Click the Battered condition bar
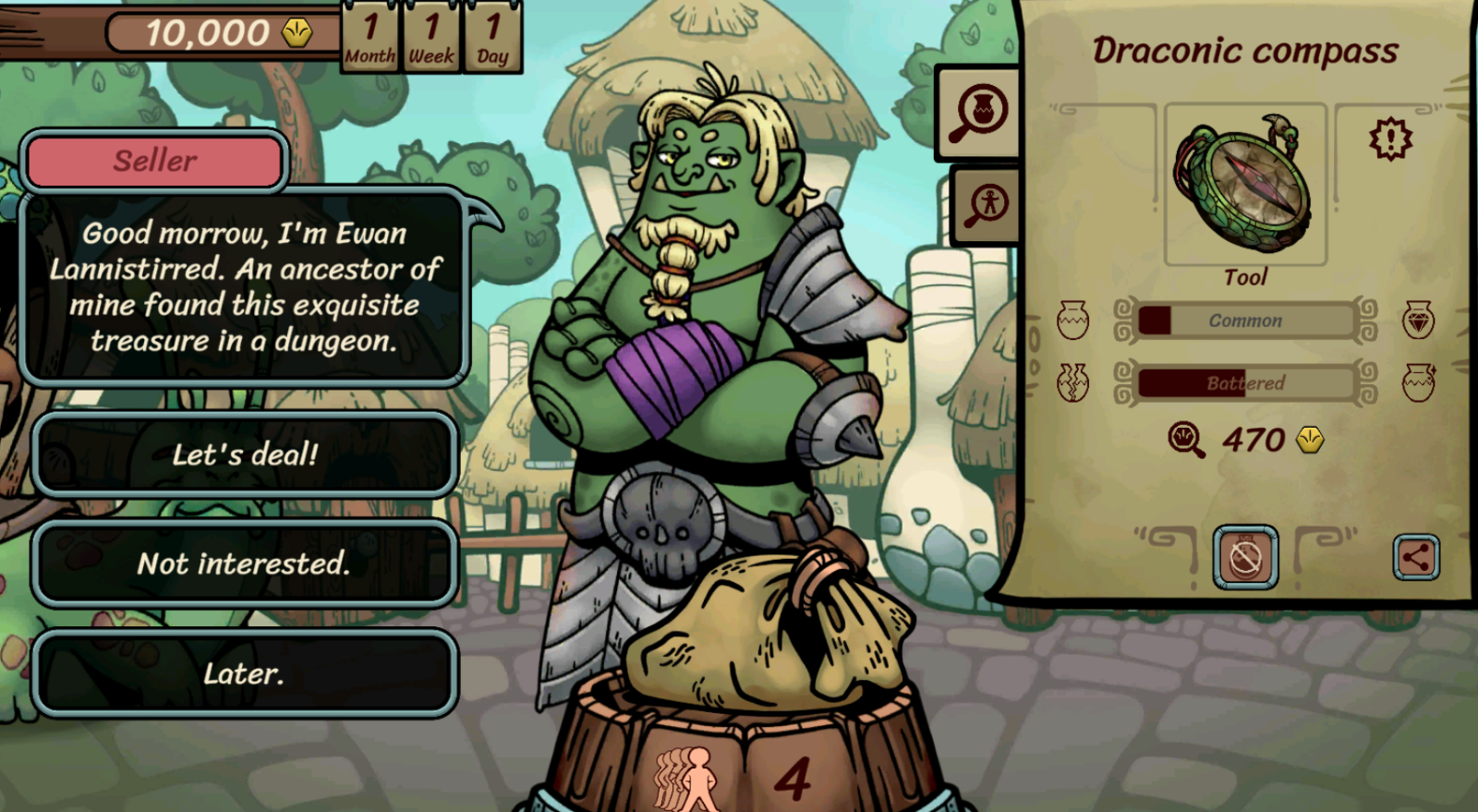The width and height of the screenshot is (1478, 812). point(1245,382)
